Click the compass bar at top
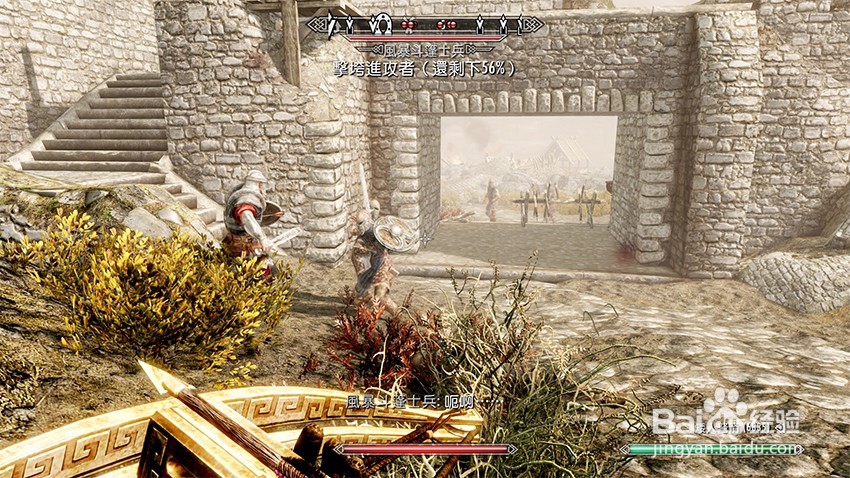The height and width of the screenshot is (478, 850). tap(426, 24)
